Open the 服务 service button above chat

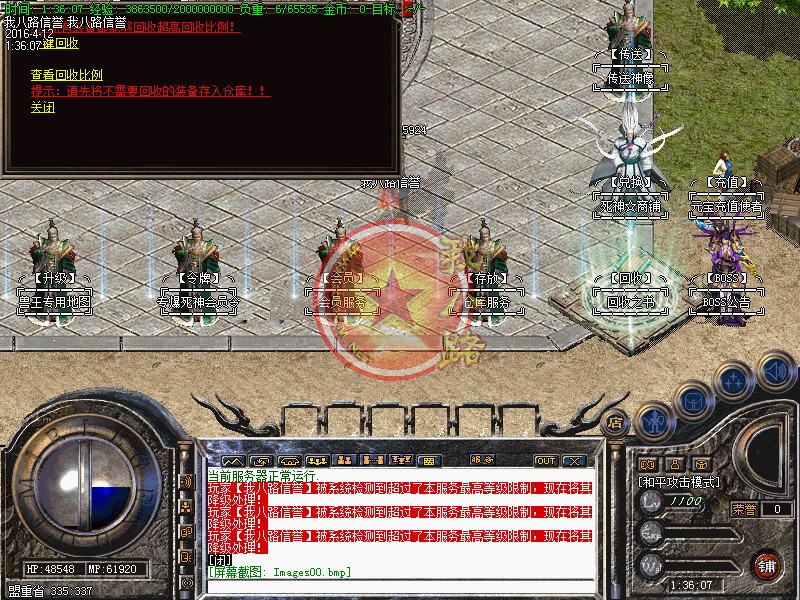[x=482, y=461]
